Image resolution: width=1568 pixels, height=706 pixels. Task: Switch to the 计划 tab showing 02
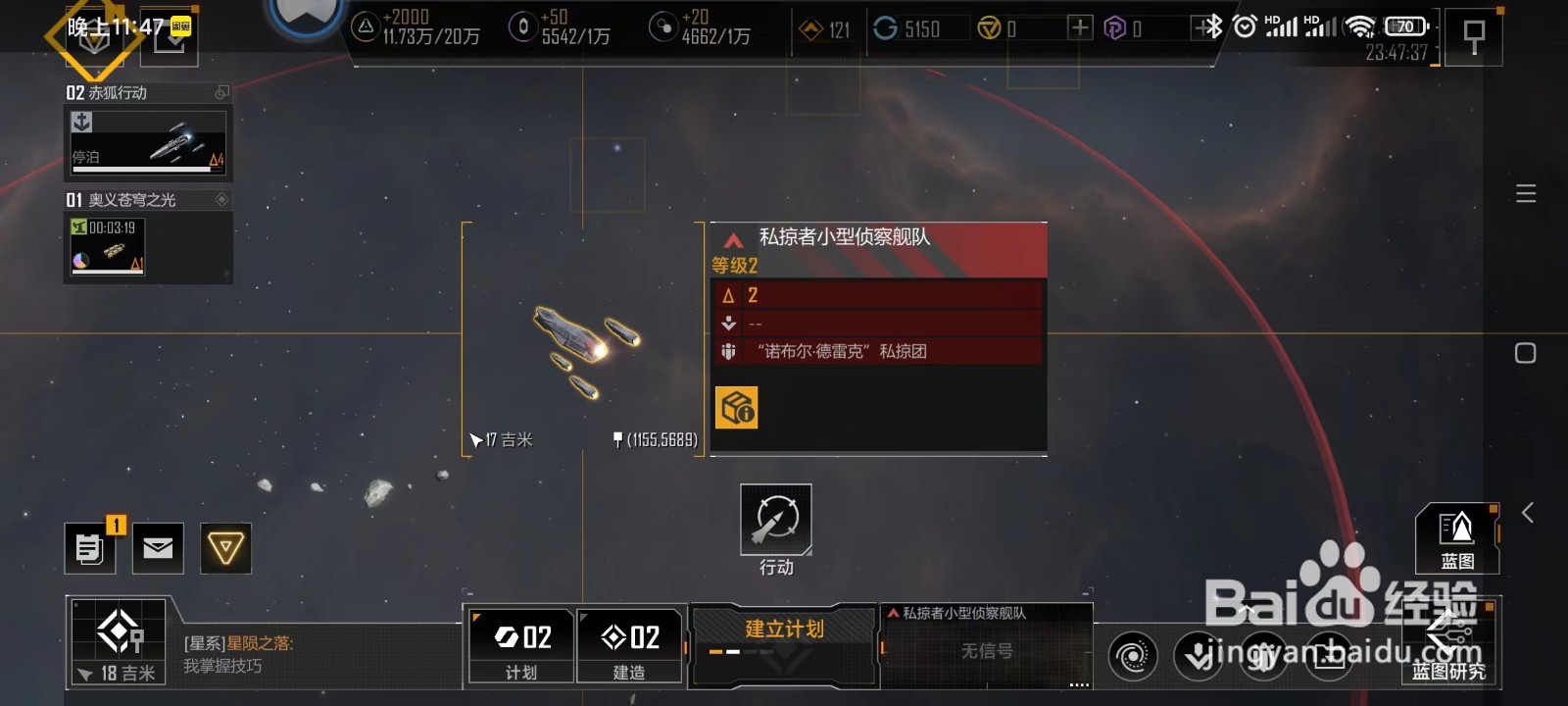520,642
